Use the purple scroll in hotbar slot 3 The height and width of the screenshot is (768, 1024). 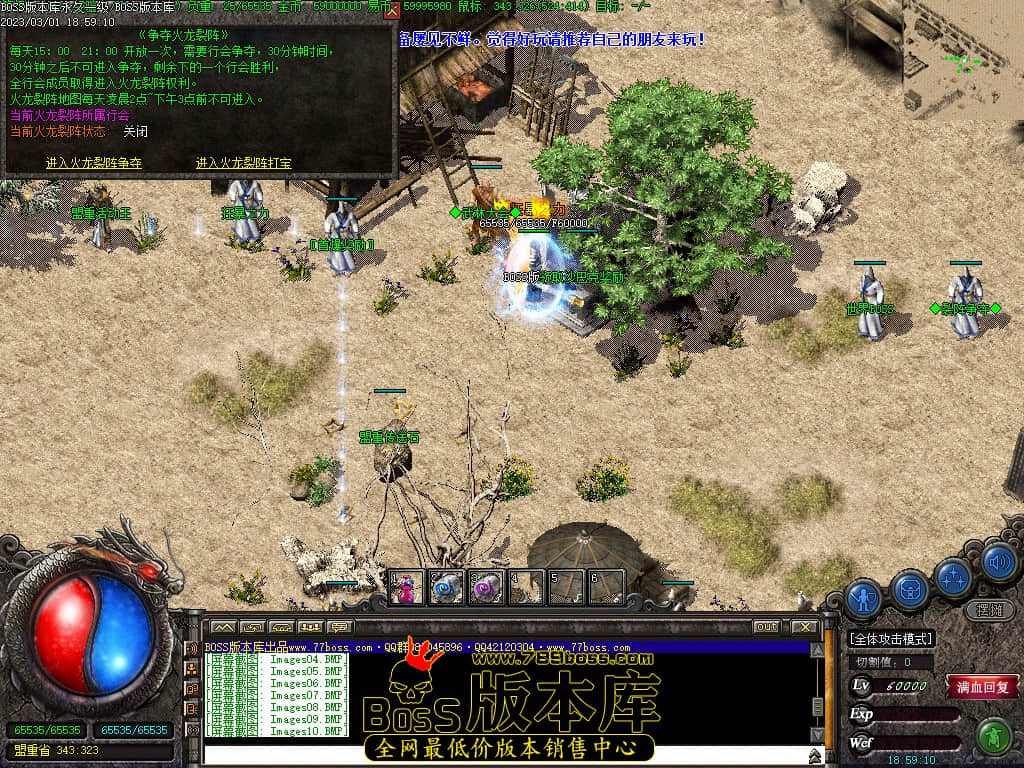point(486,588)
